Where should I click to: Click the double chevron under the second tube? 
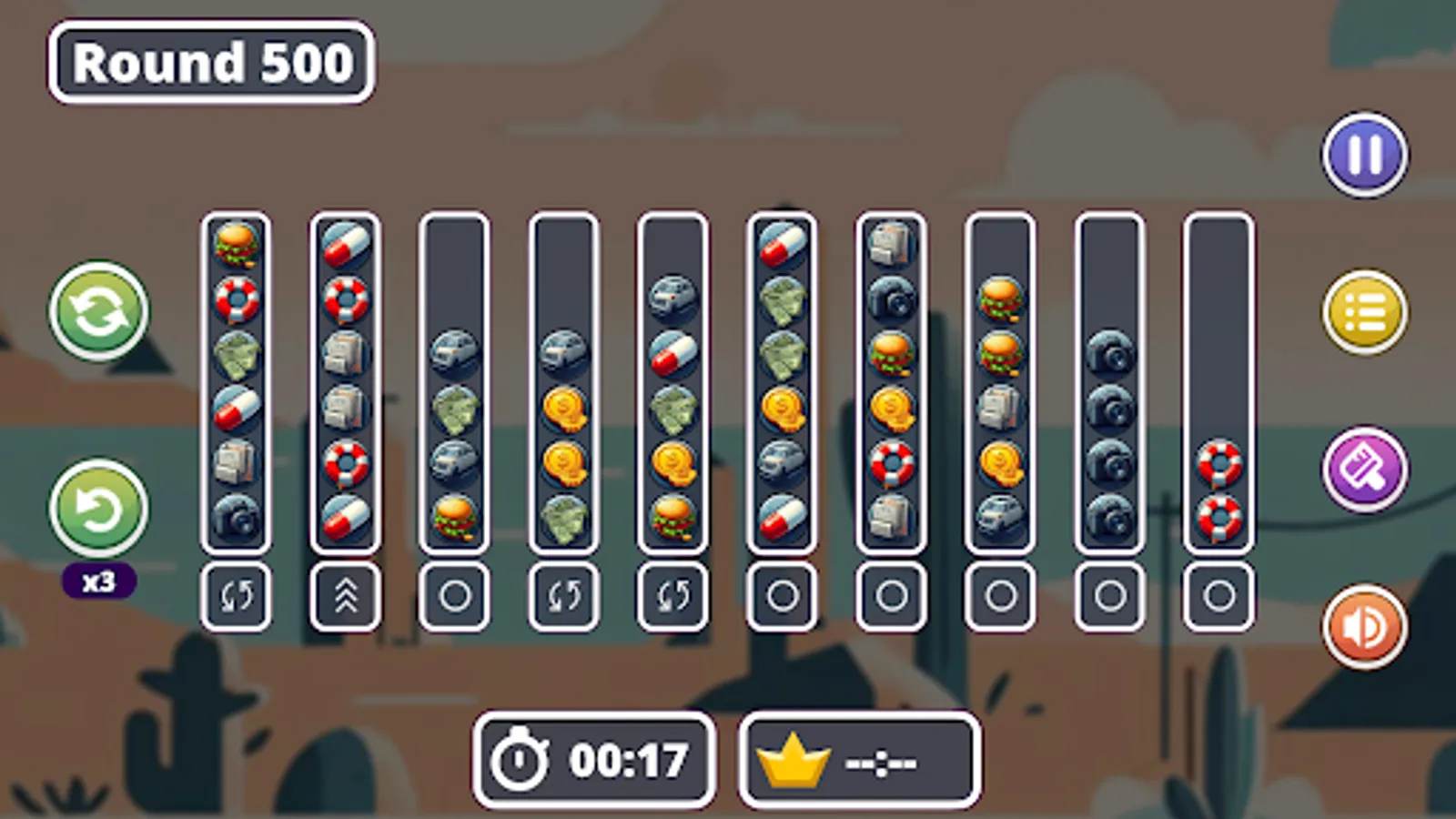point(345,596)
